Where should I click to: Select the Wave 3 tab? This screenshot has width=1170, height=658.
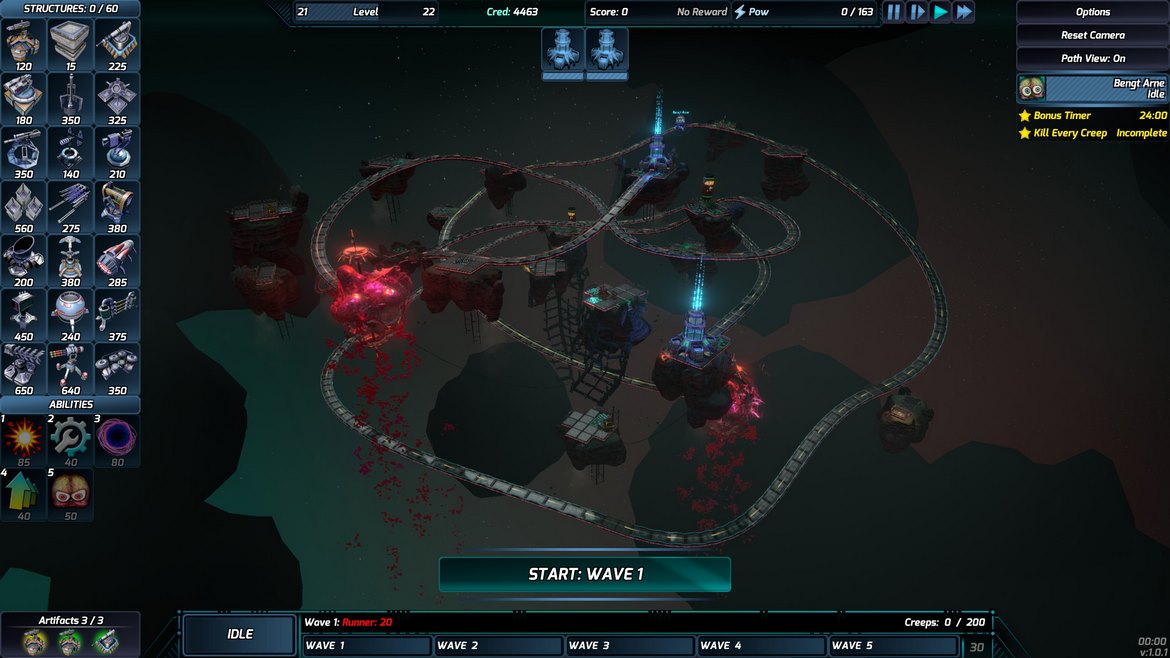[x=630, y=646]
